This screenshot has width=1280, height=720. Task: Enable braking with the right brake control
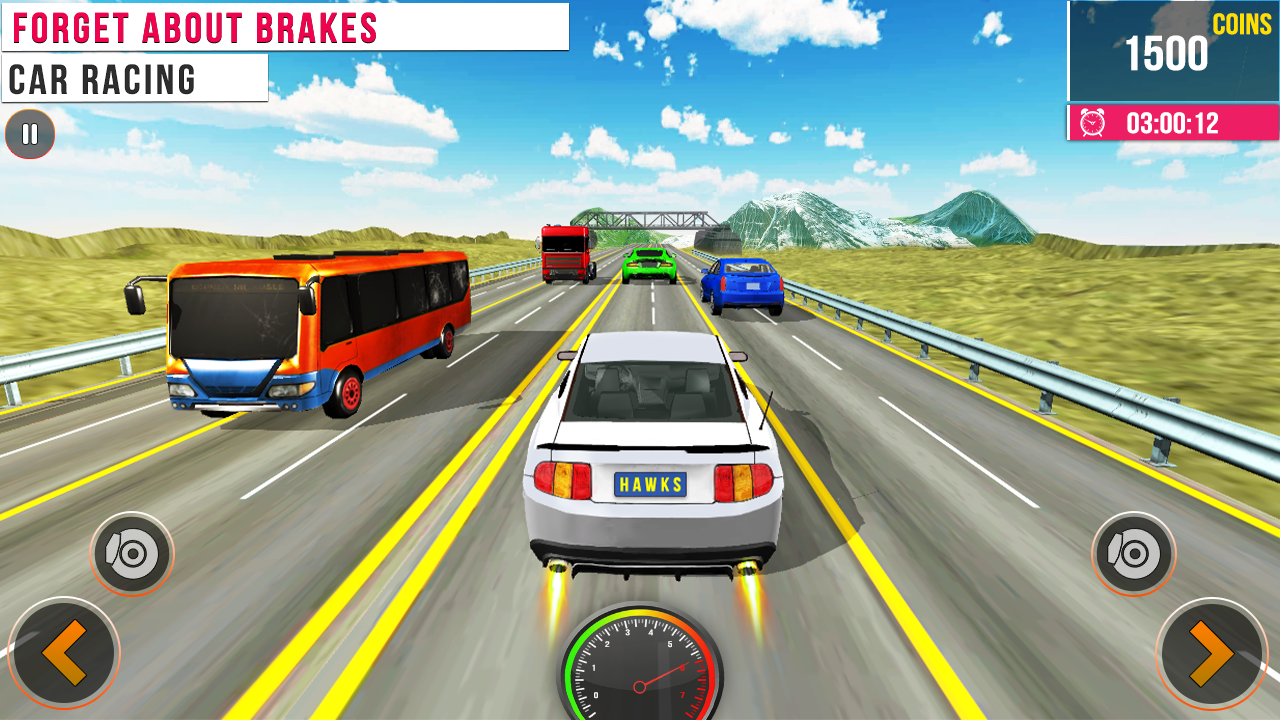[x=1133, y=552]
